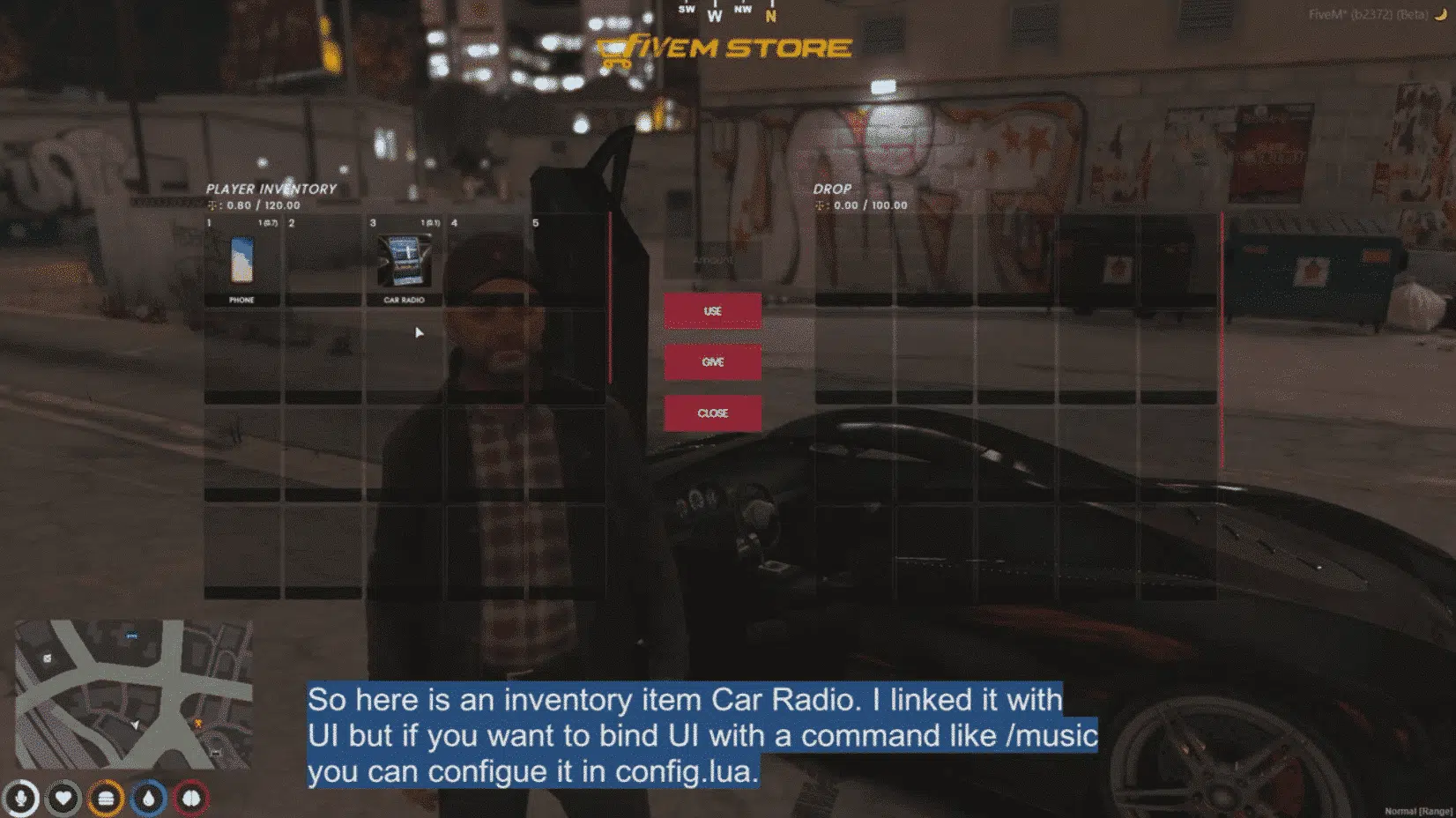The height and width of the screenshot is (818, 1456).
Task: Select the Phone item in slot 1
Action: pyautogui.click(x=241, y=262)
